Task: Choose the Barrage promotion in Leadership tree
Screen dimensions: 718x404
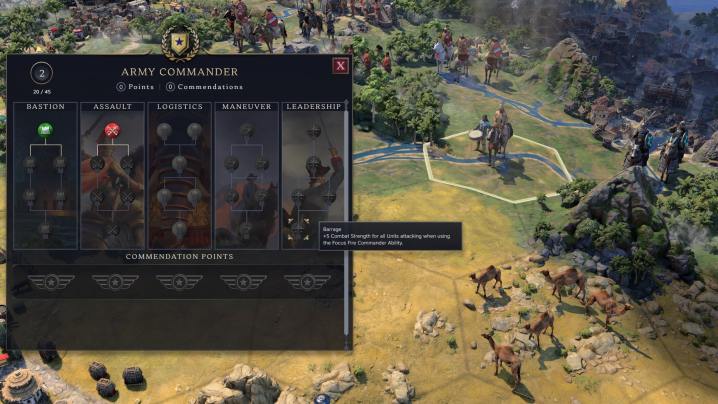Action: (x=298, y=229)
